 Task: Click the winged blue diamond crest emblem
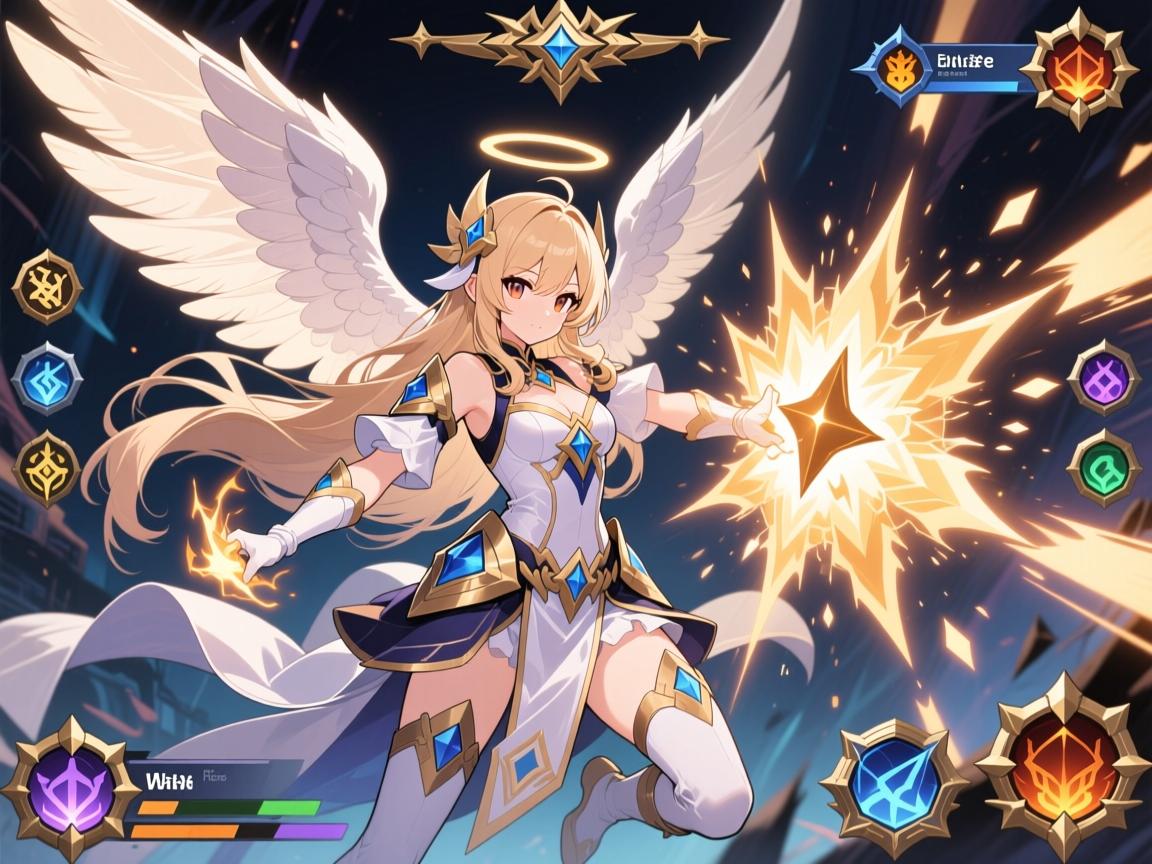click(x=561, y=45)
